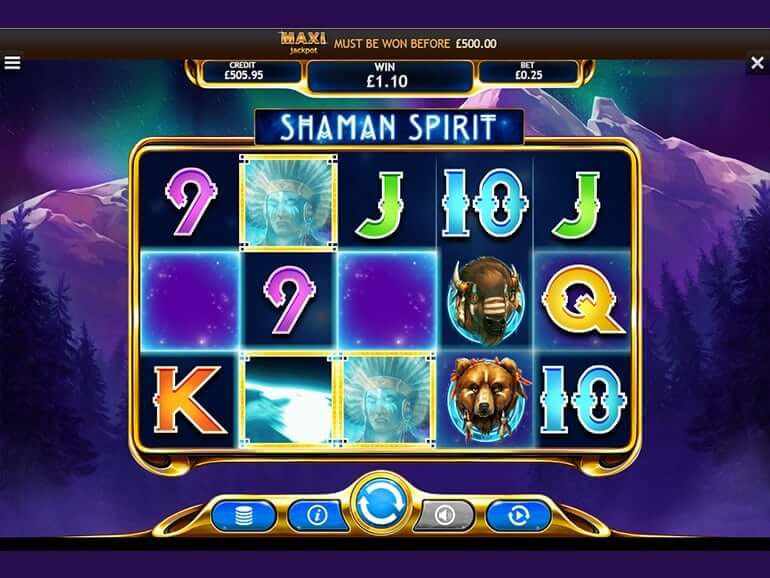The height and width of the screenshot is (578, 770).
Task: Toggle the sound speaker button
Action: pyautogui.click(x=444, y=515)
